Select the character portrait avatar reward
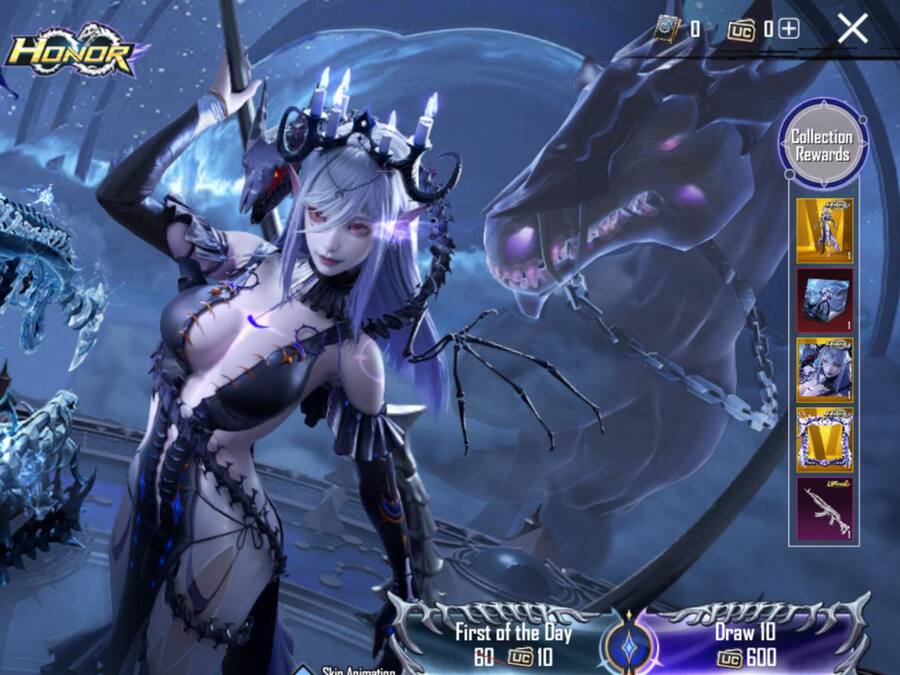This screenshot has height=675, width=900. click(824, 370)
